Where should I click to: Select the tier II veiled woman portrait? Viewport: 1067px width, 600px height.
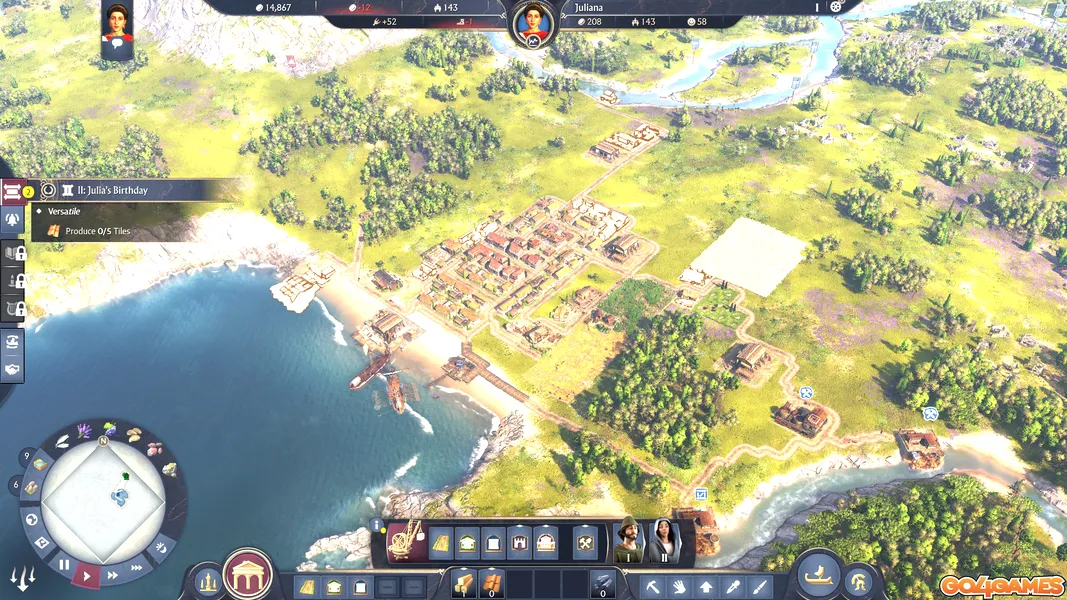(664, 541)
